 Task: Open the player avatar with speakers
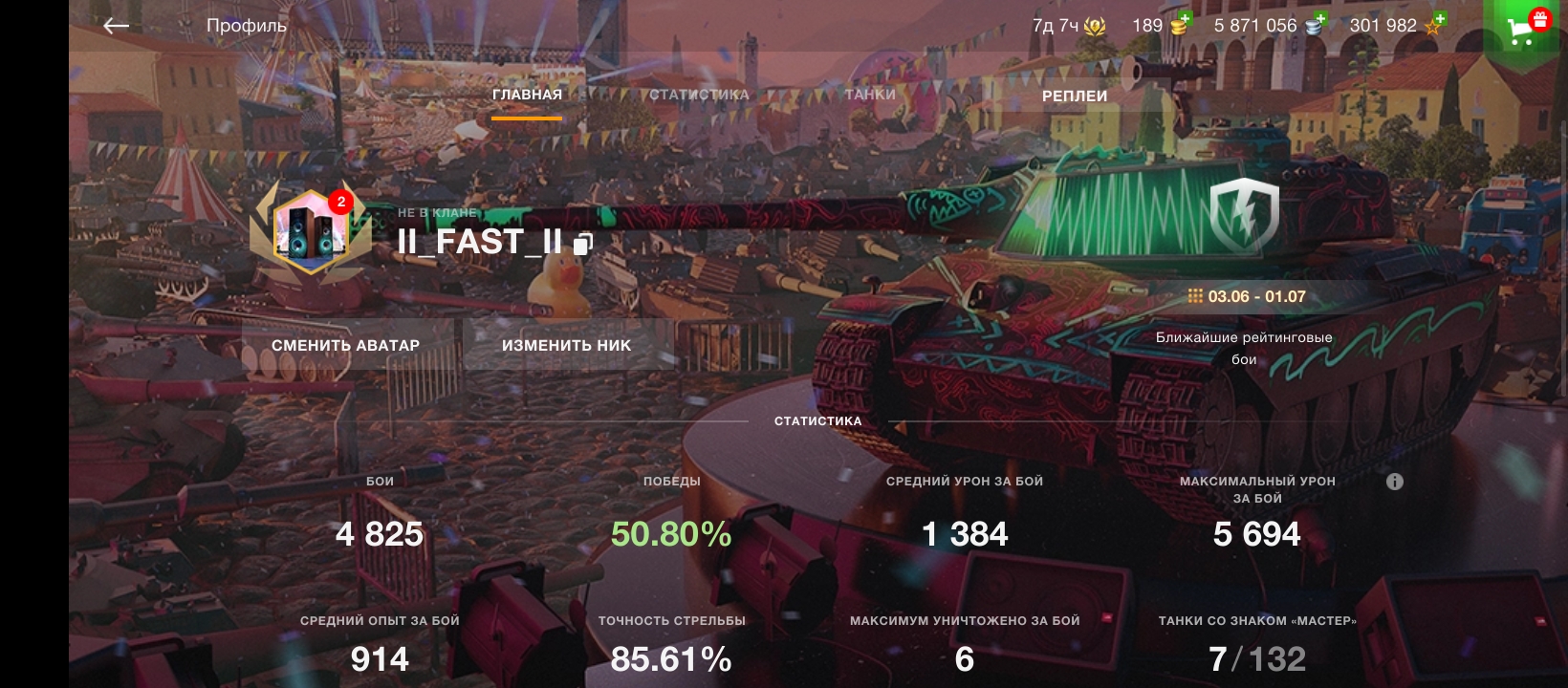coord(310,230)
